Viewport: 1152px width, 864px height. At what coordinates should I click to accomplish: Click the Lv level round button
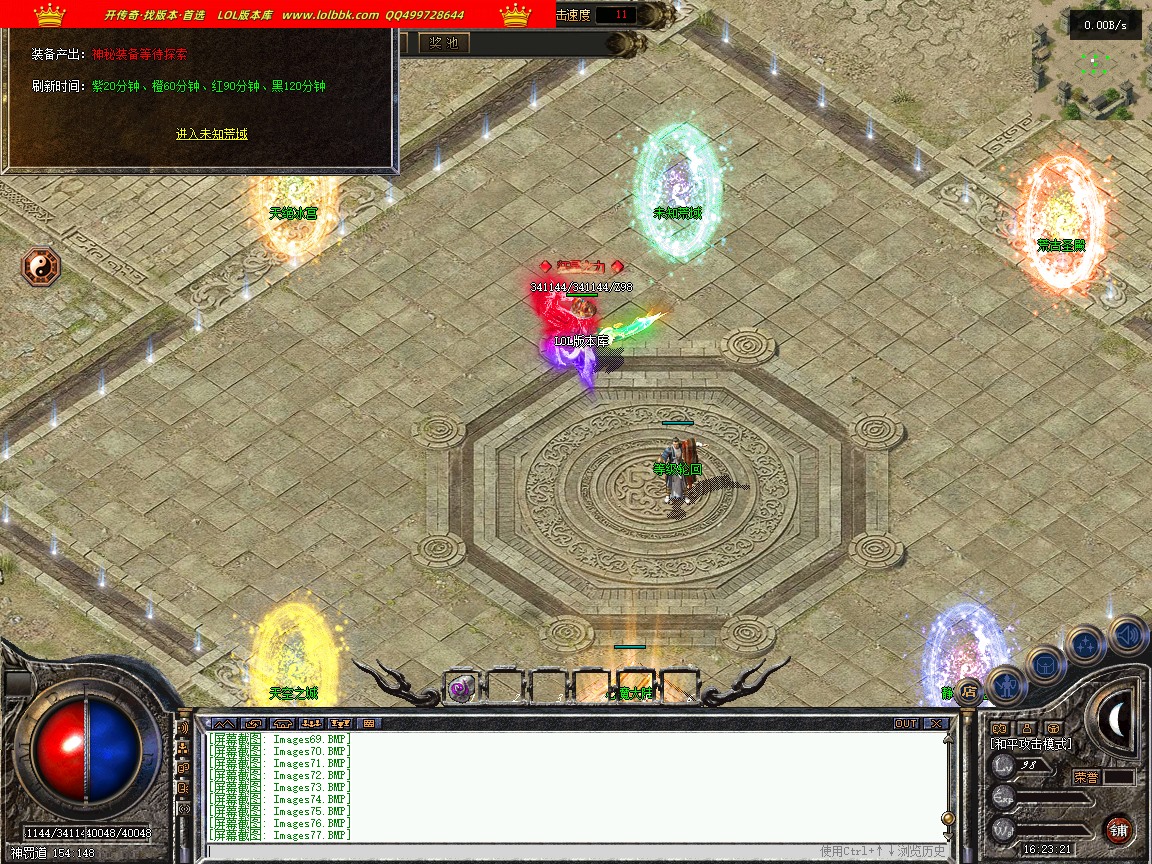tap(1003, 766)
